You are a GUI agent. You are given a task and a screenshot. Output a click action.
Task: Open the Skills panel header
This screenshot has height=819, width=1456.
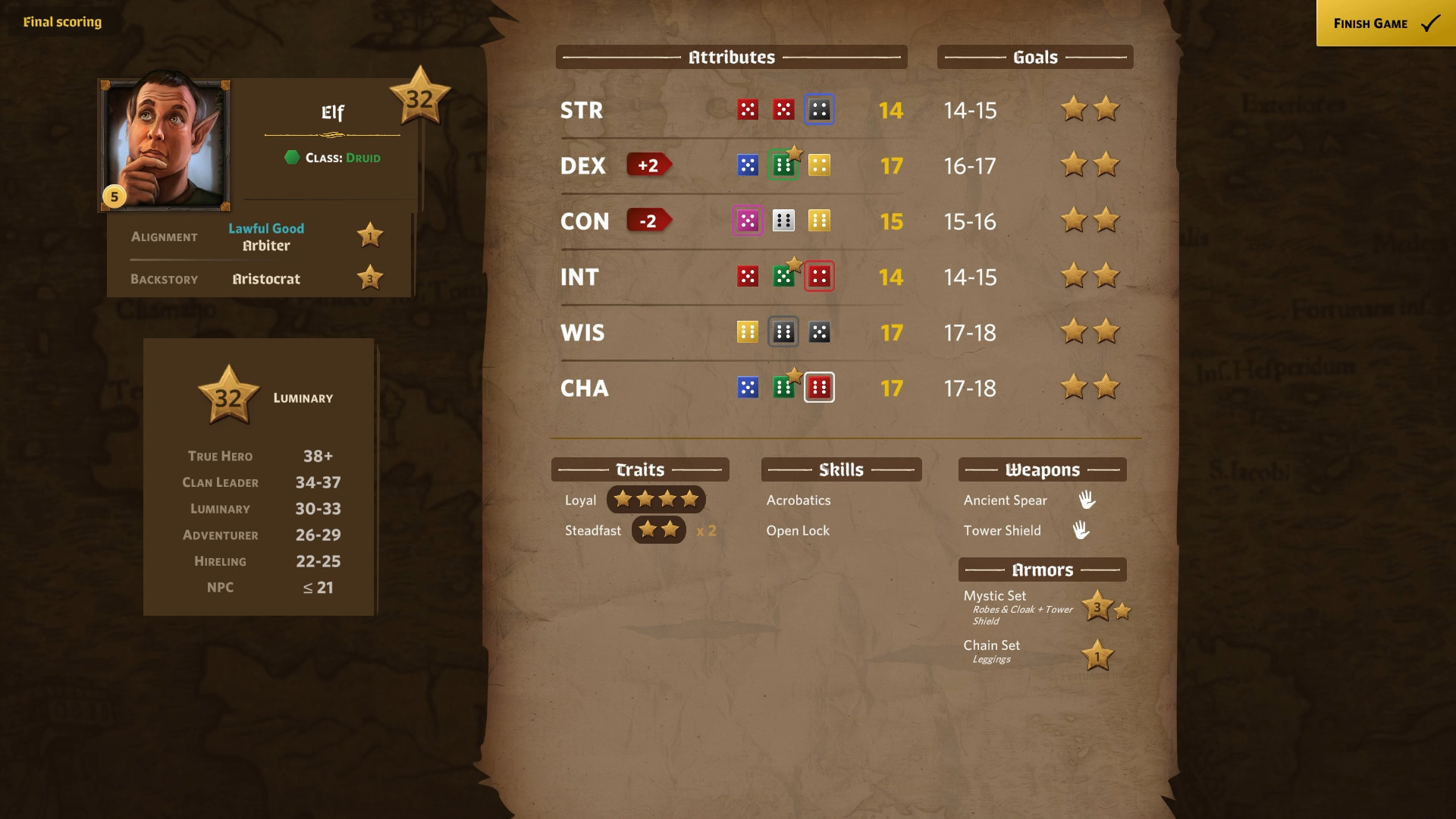pyautogui.click(x=840, y=469)
